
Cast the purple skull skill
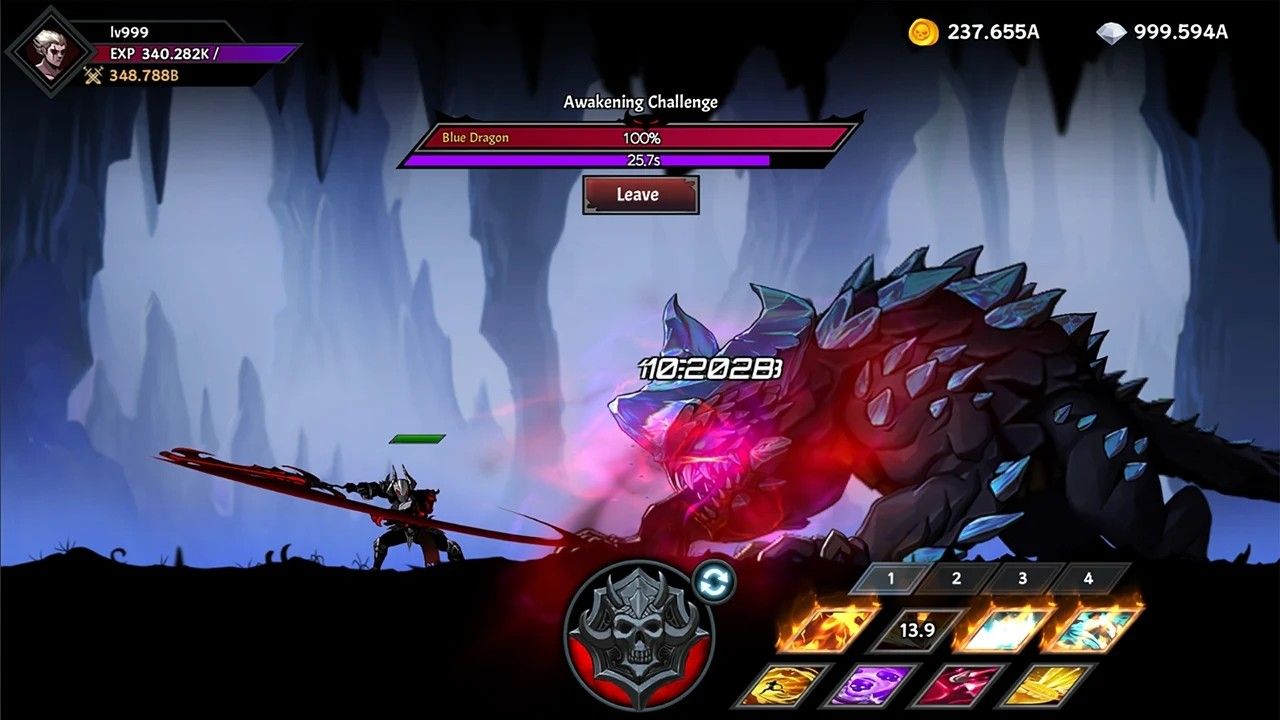click(870, 685)
